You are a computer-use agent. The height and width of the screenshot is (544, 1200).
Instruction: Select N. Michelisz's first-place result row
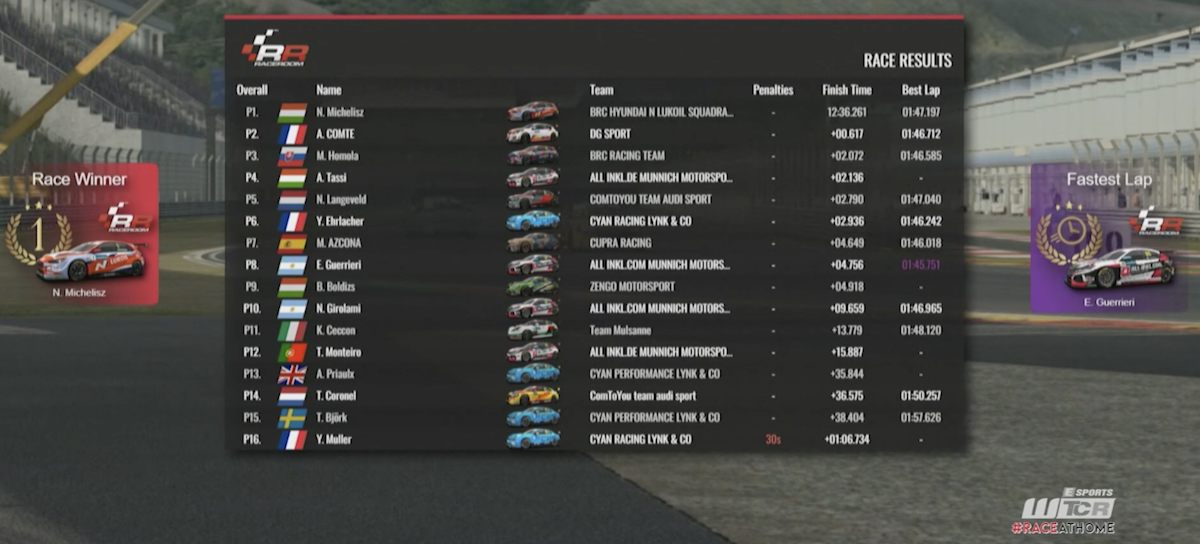595,112
